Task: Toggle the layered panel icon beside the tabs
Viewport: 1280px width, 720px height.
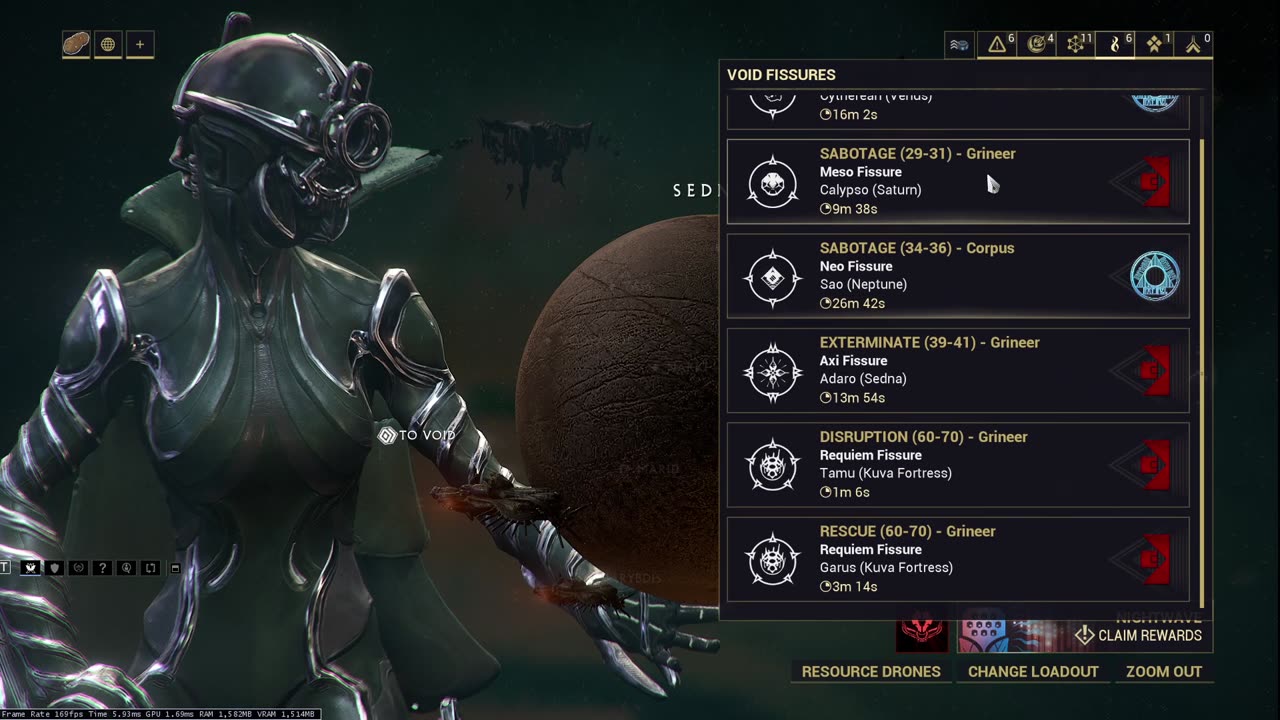Action: [959, 44]
